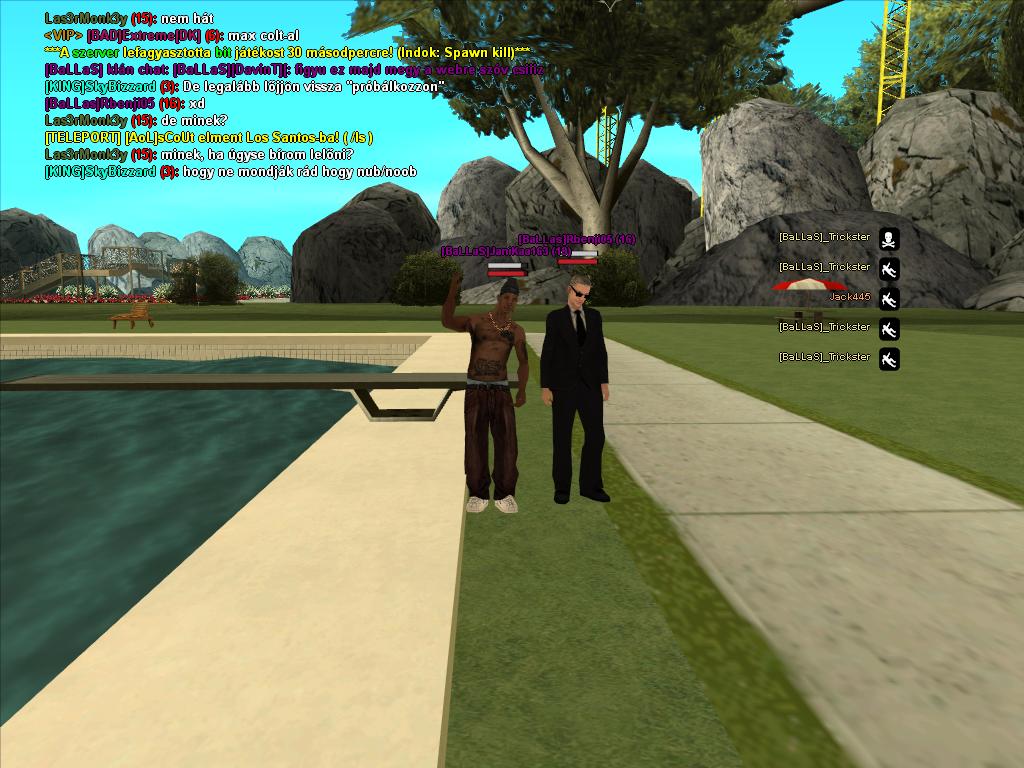
Task: Select the yellow Spawn kill server notice
Action: [287, 52]
